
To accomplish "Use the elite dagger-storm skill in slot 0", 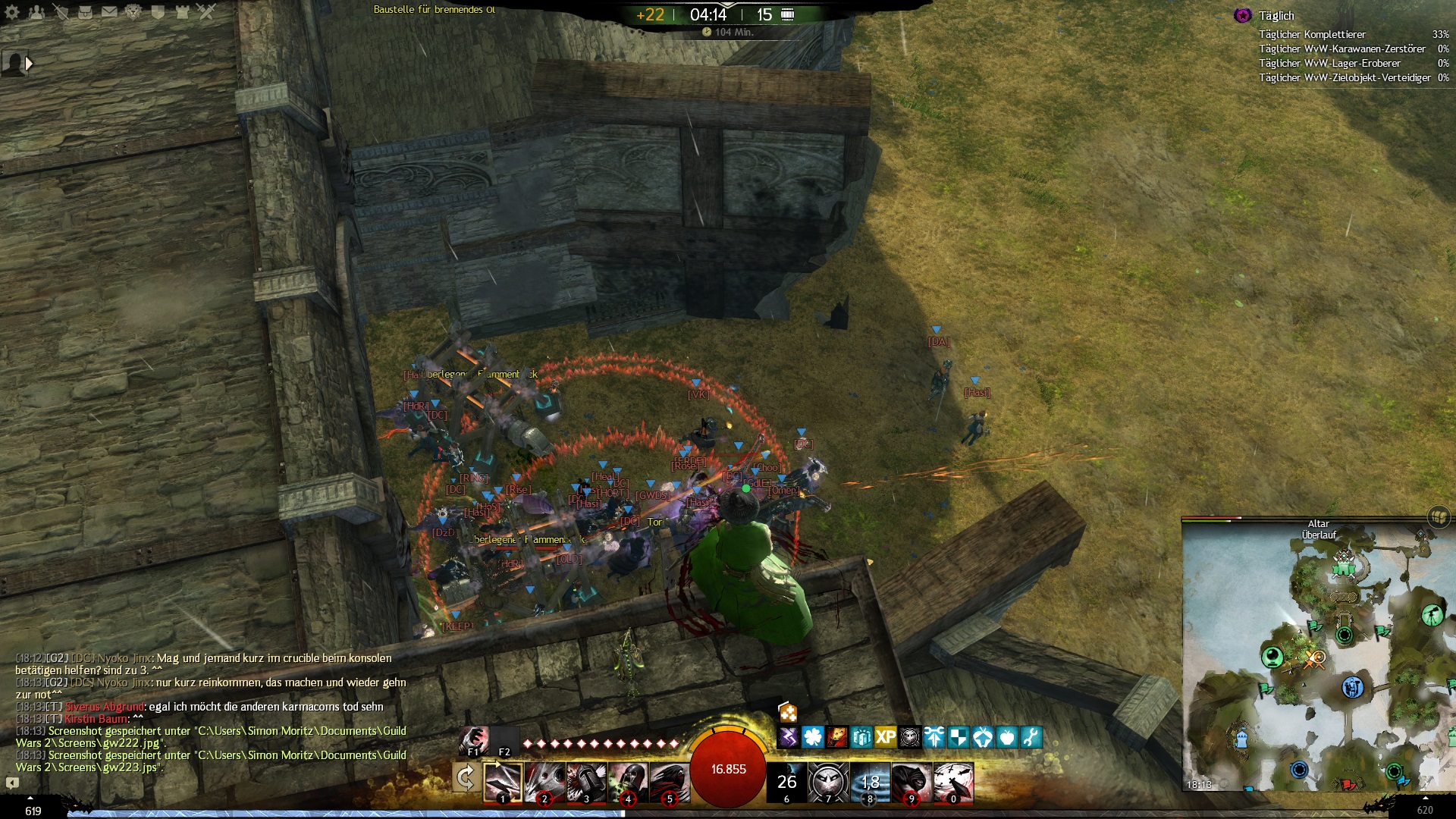I will (953, 782).
